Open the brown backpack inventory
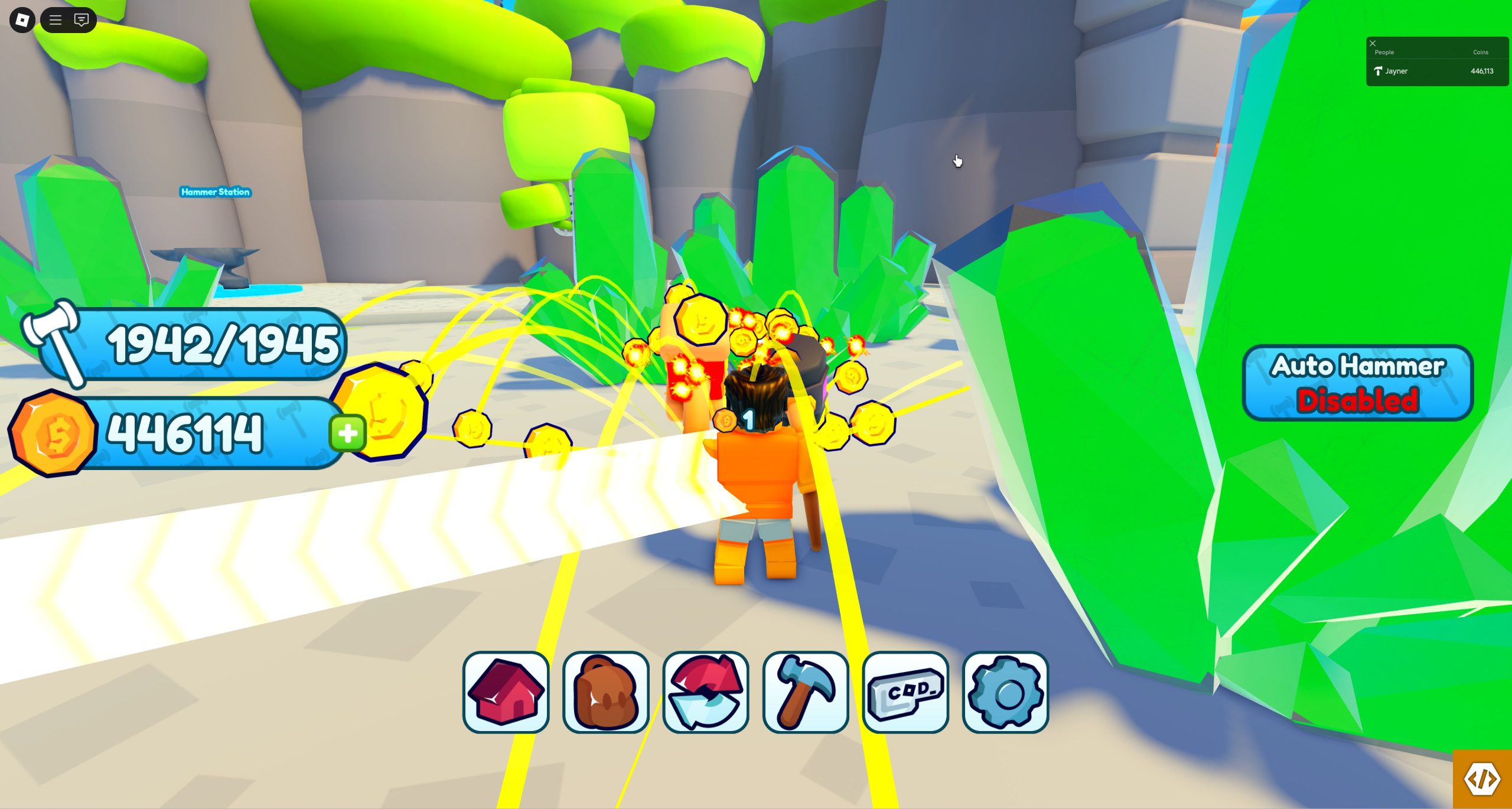This screenshot has width=1512, height=809. 606,692
